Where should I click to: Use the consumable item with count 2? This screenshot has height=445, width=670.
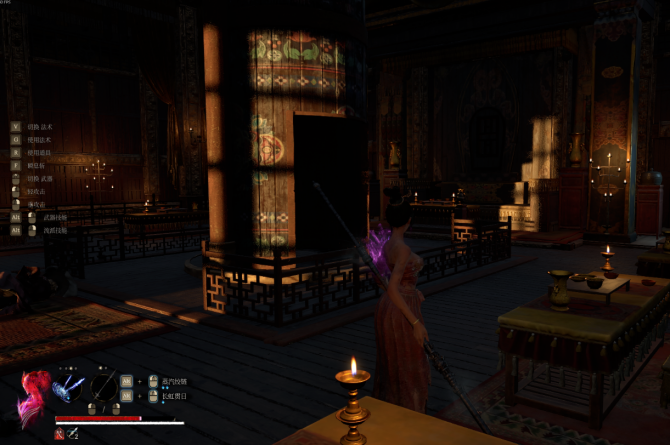[74, 433]
